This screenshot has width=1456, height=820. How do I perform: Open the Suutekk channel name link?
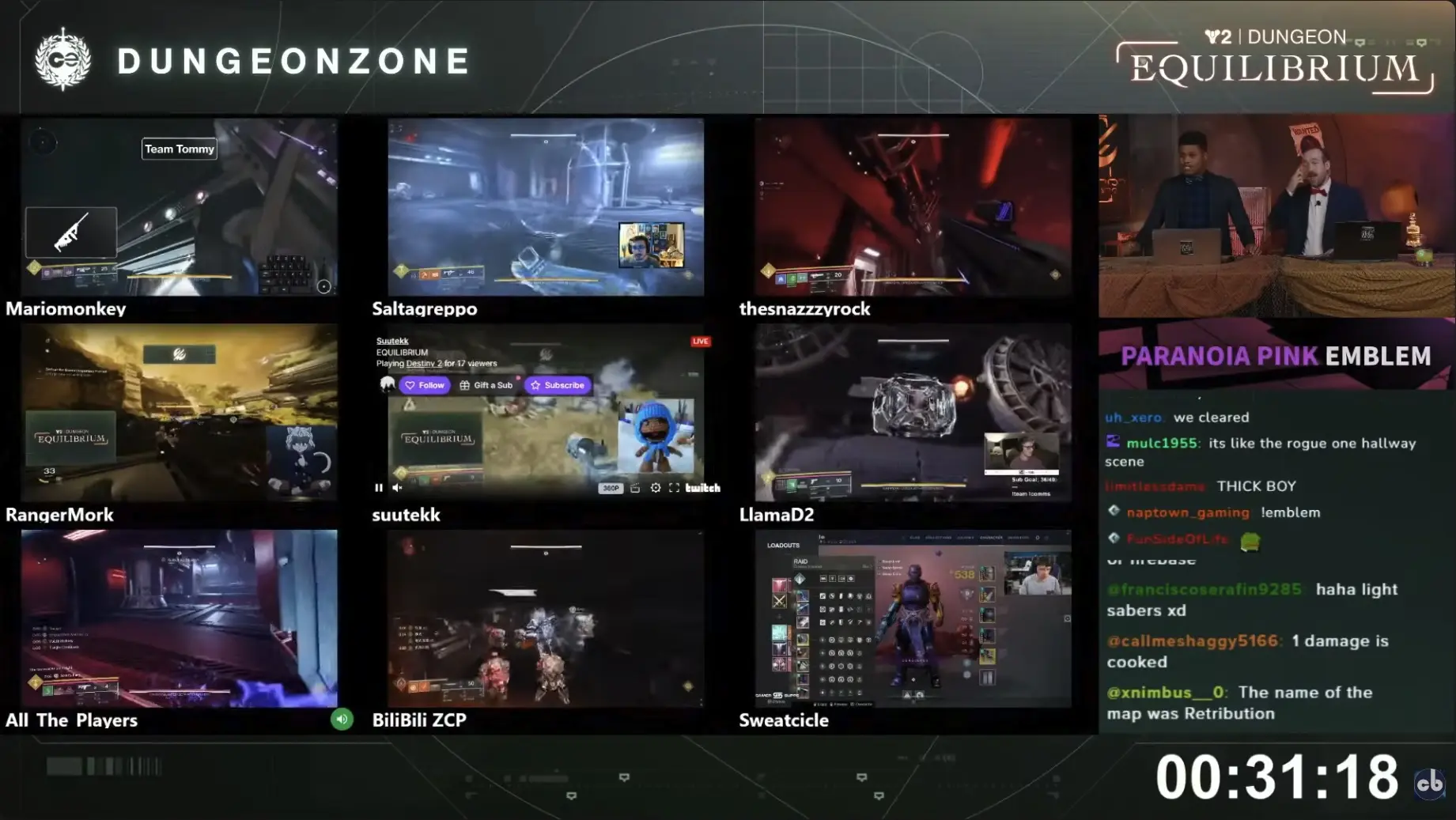click(392, 341)
